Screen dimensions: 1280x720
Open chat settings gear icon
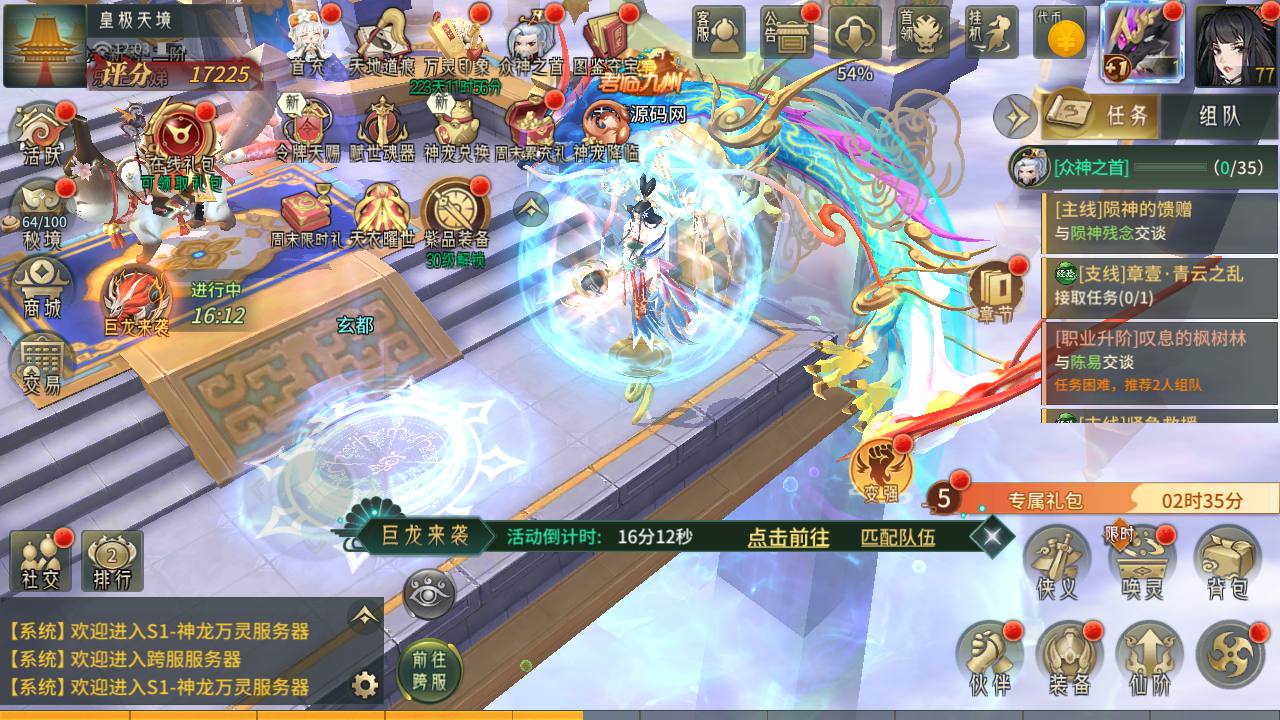point(365,685)
